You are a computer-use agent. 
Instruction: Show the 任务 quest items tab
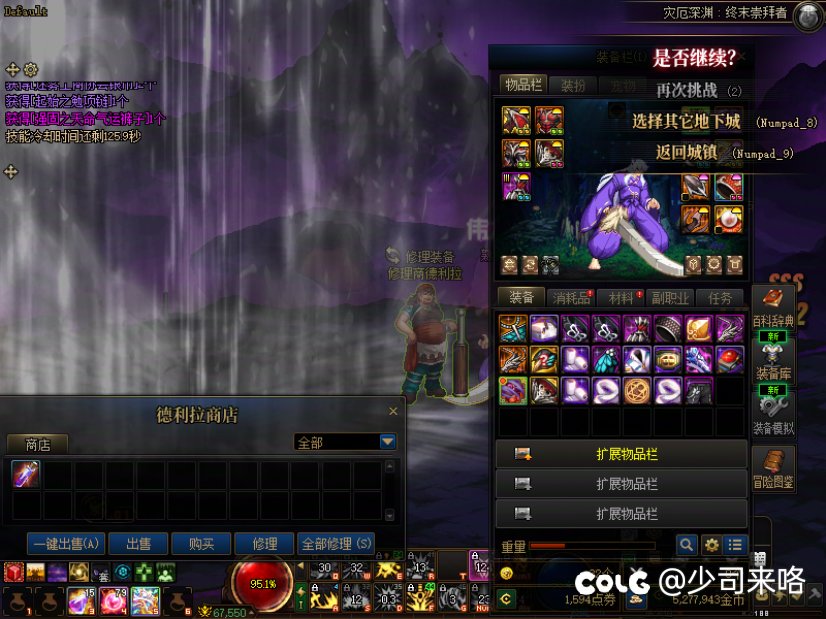(720, 298)
